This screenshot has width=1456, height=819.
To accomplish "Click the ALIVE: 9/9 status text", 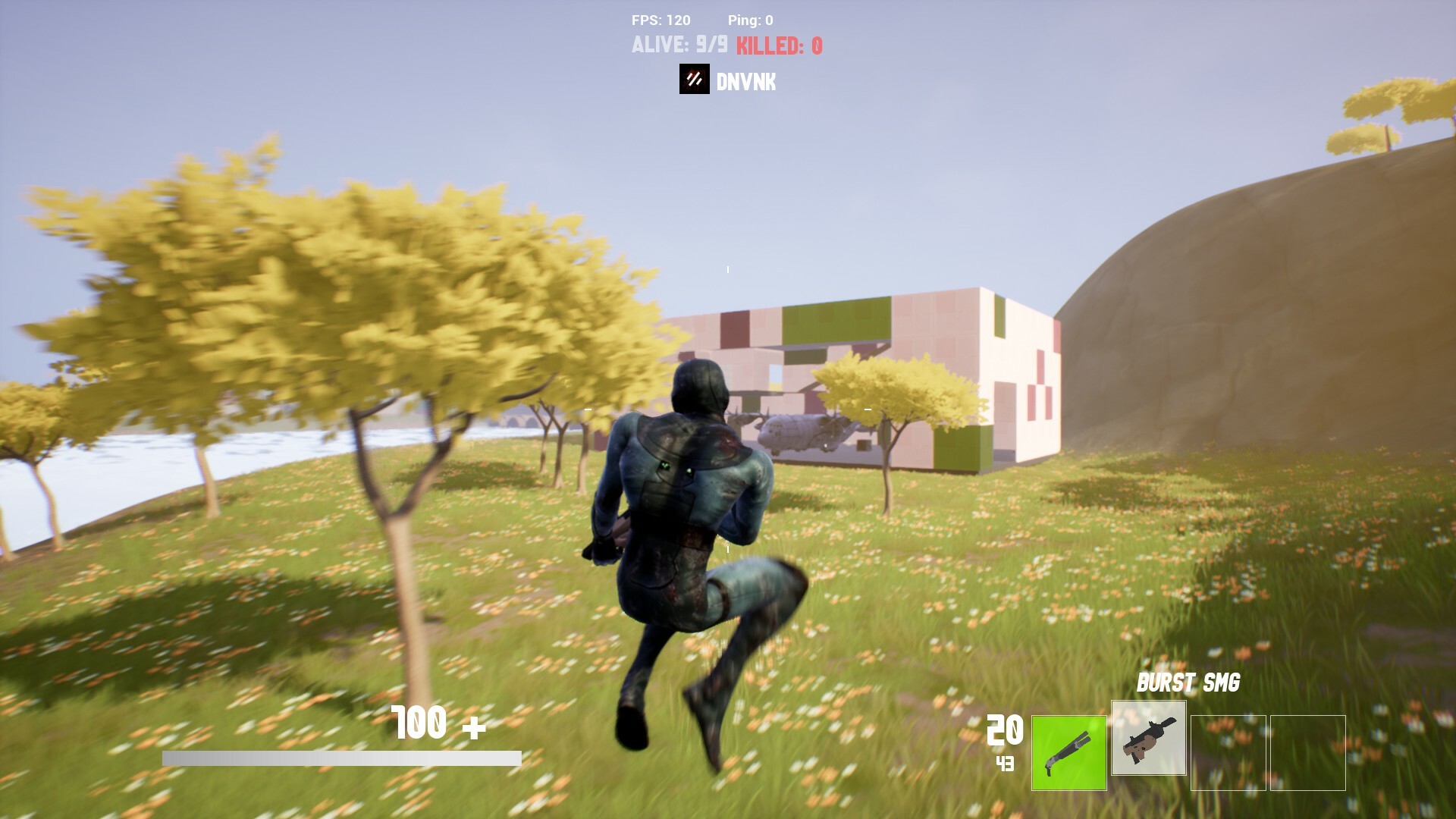I will 677,47.
